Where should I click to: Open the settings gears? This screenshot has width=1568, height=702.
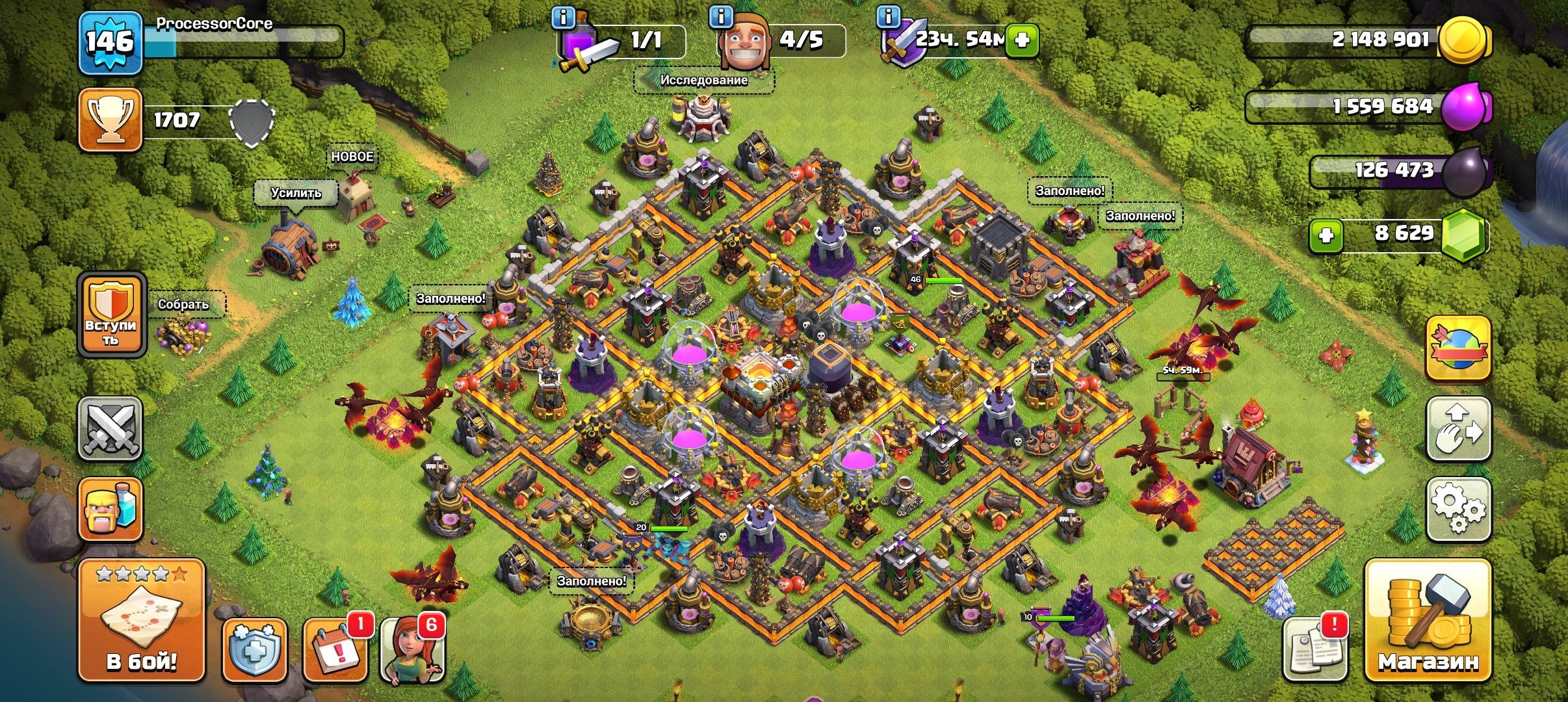[1458, 509]
